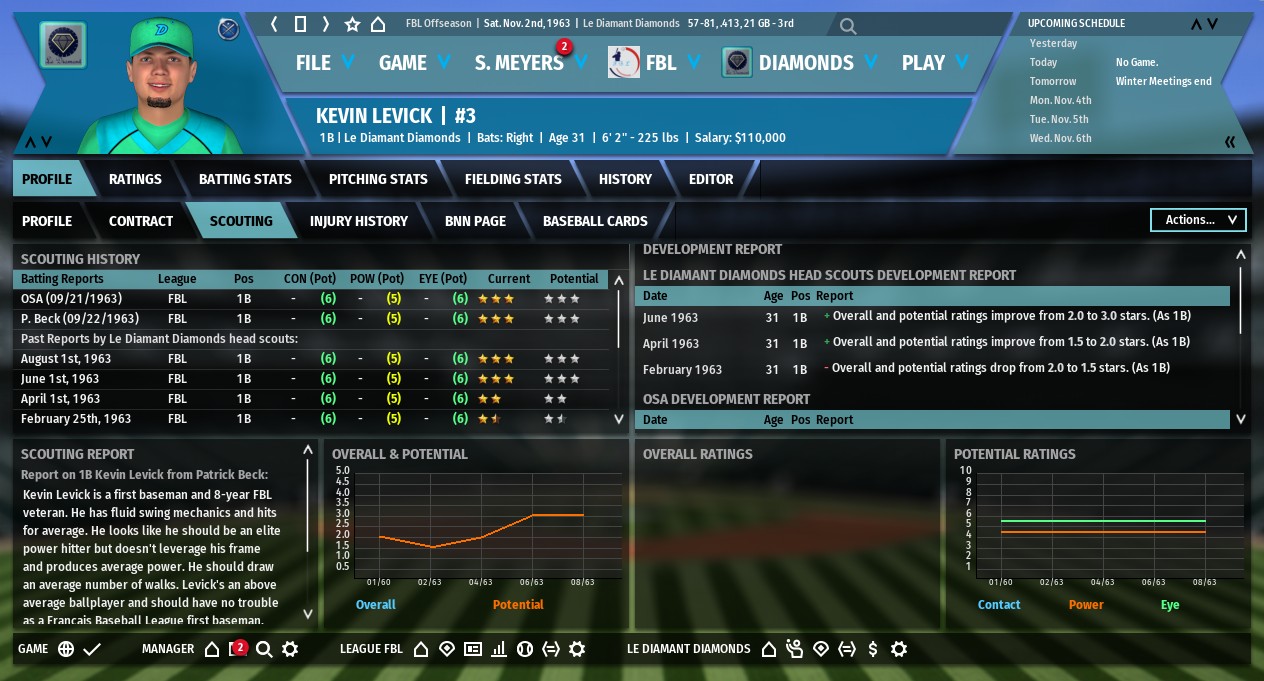View the INJURY HISTORY sub-tab

click(359, 221)
